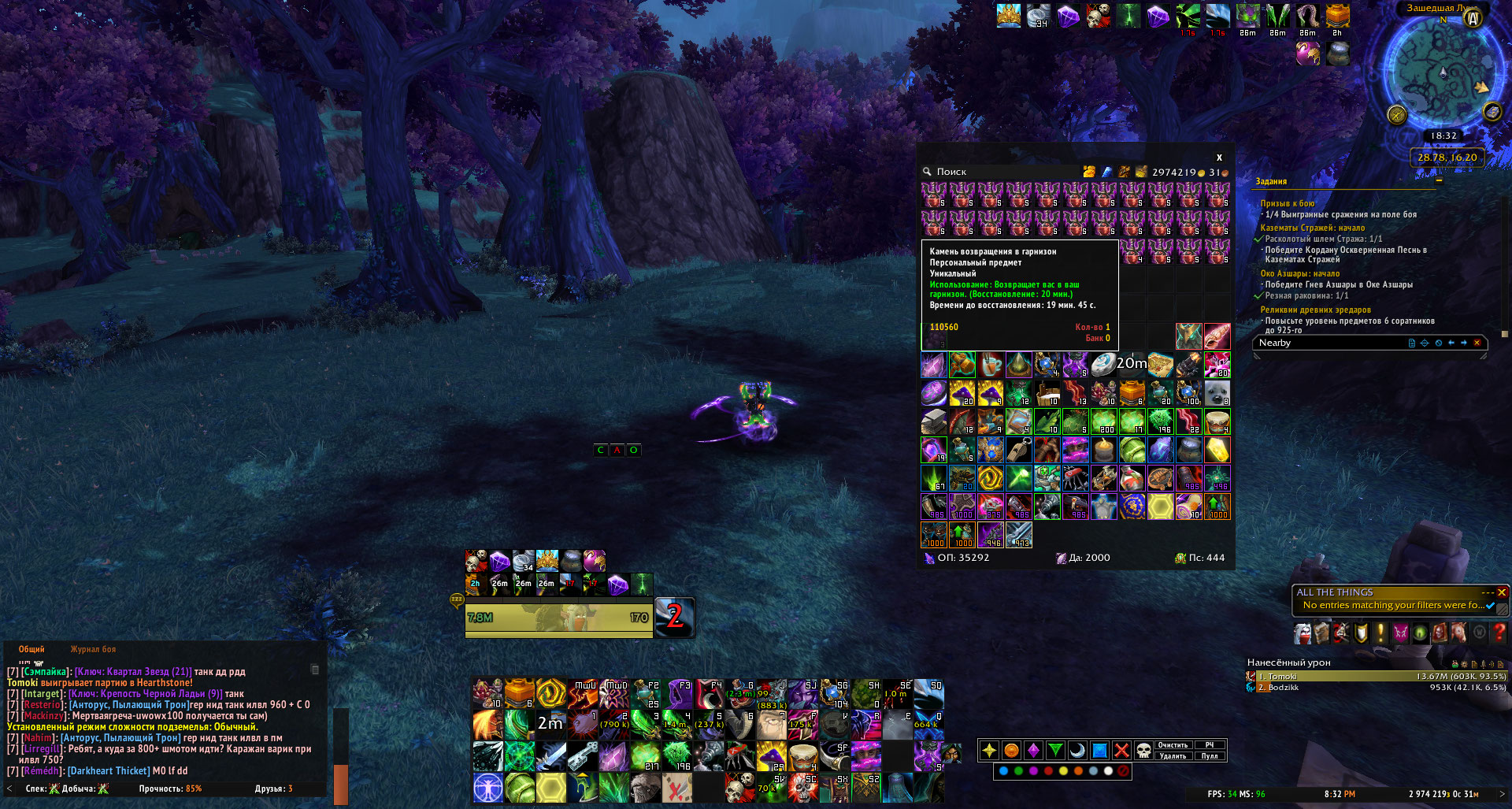Select the blue Alliance shield item in bag

[x=1132, y=506]
